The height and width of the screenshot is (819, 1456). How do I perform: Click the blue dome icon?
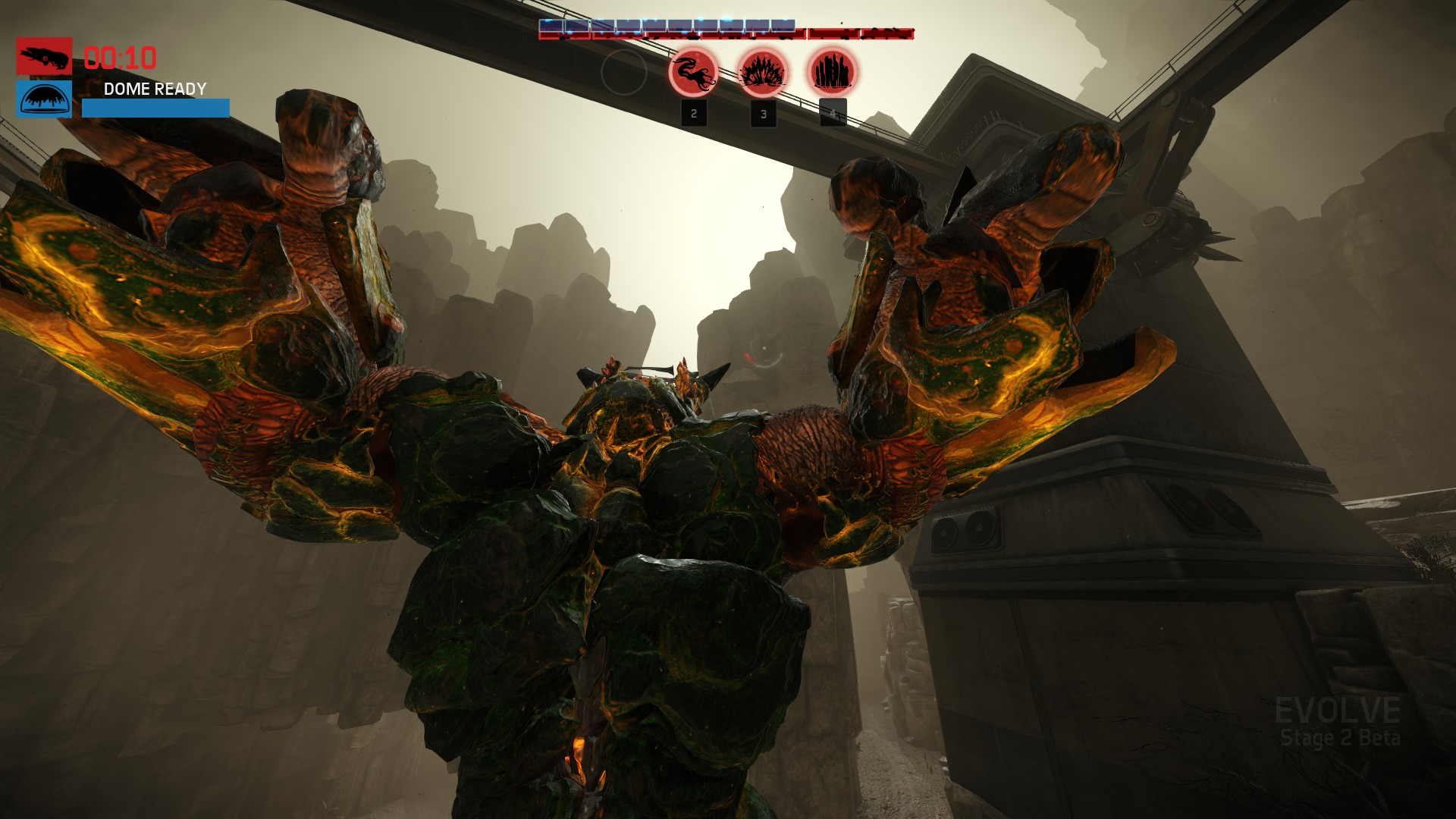point(45,99)
